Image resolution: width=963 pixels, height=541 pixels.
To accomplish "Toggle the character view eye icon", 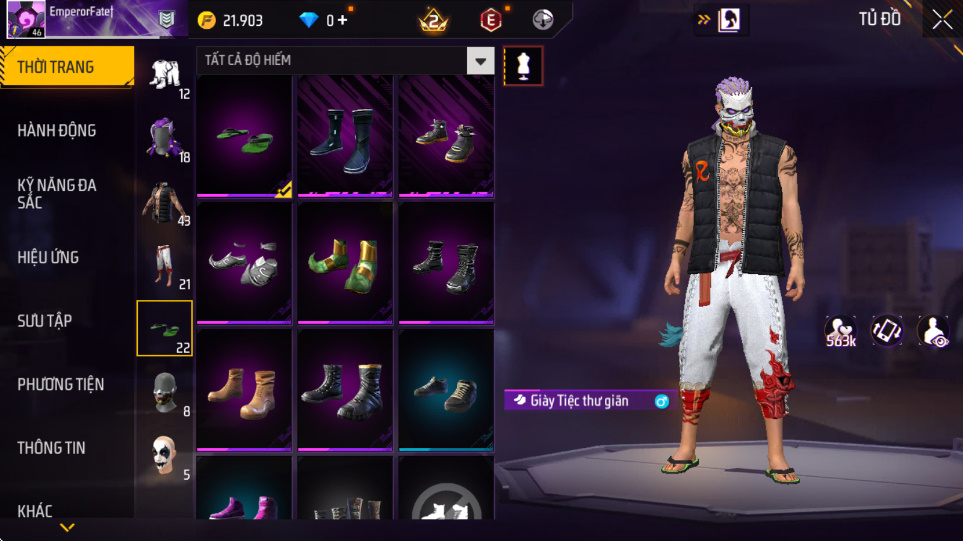I will pyautogui.click(x=933, y=331).
